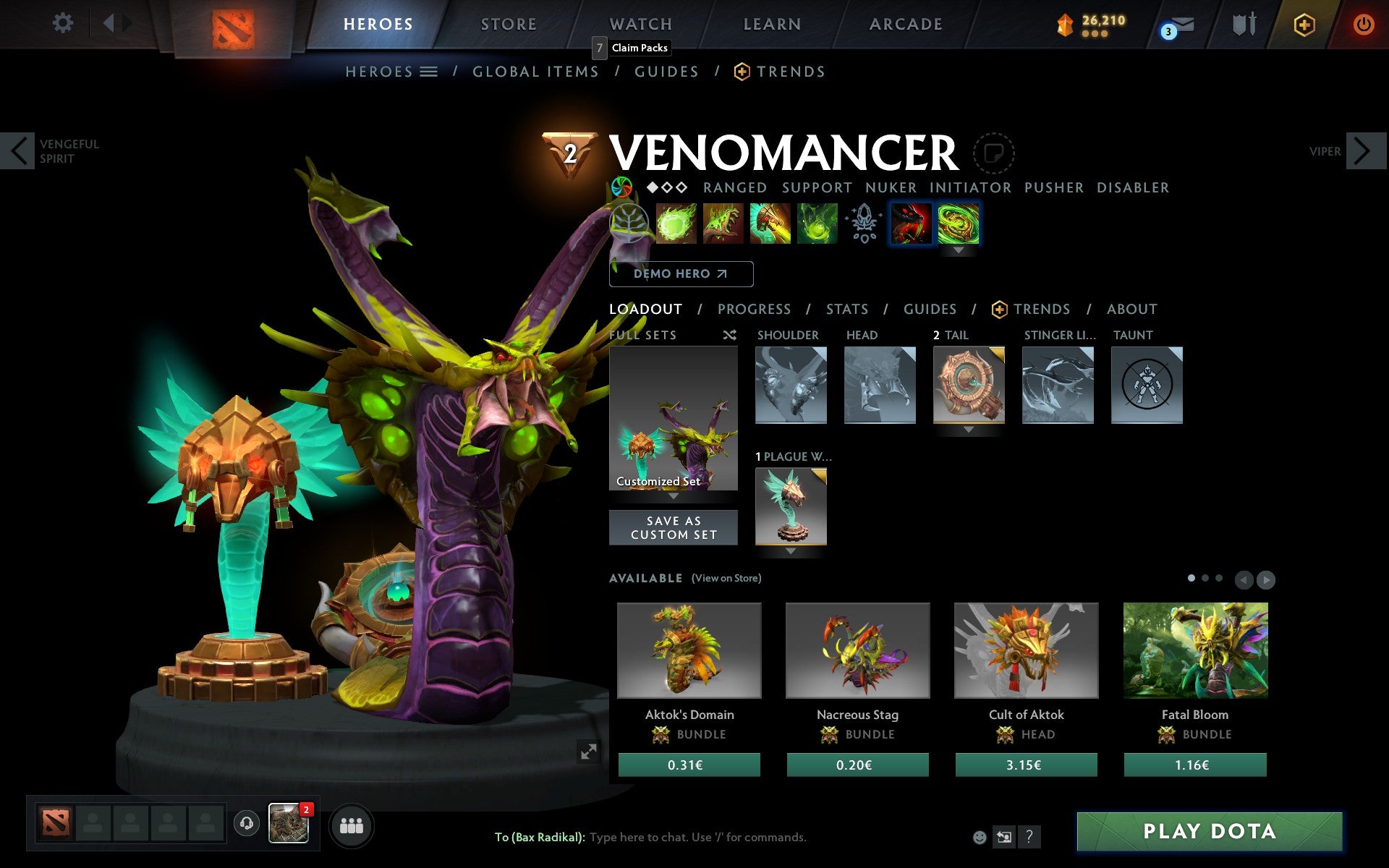Select the Venomous Gale ability icon
1389x868 pixels.
click(x=676, y=224)
